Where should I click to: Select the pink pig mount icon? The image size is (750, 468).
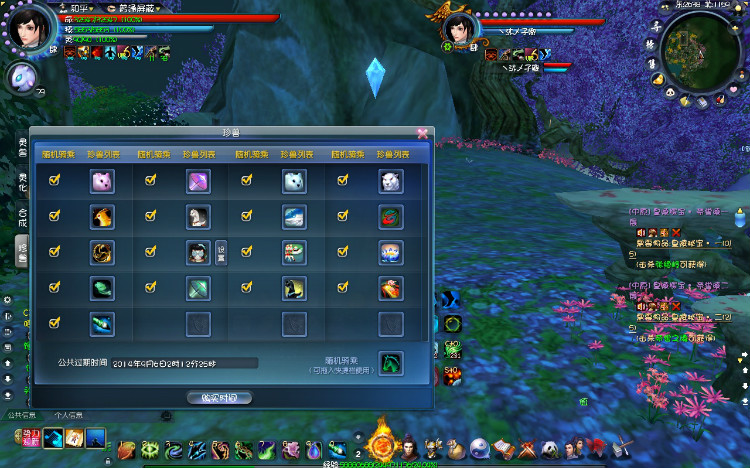click(102, 181)
